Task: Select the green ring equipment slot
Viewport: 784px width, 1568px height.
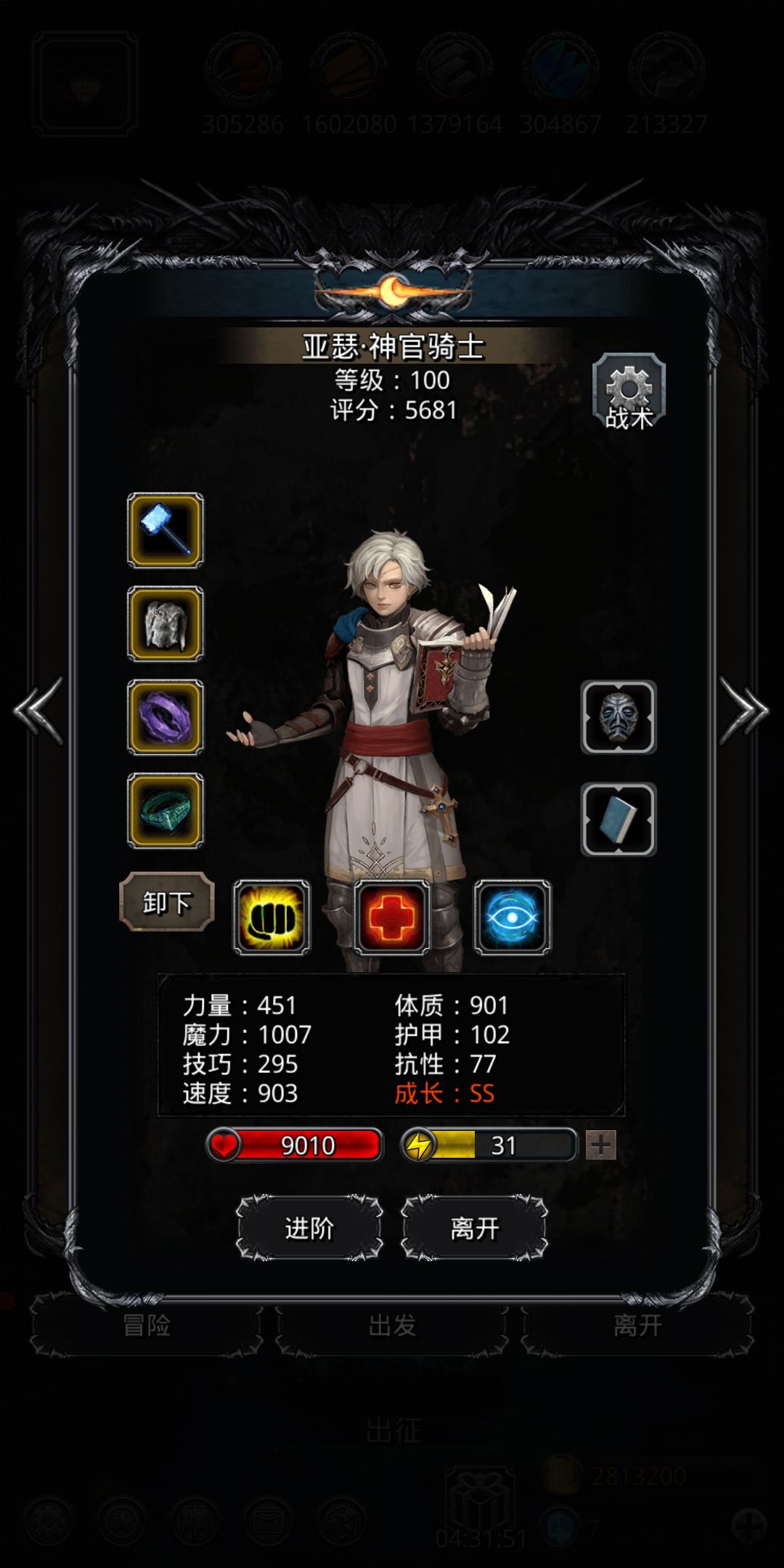Action: click(x=166, y=810)
